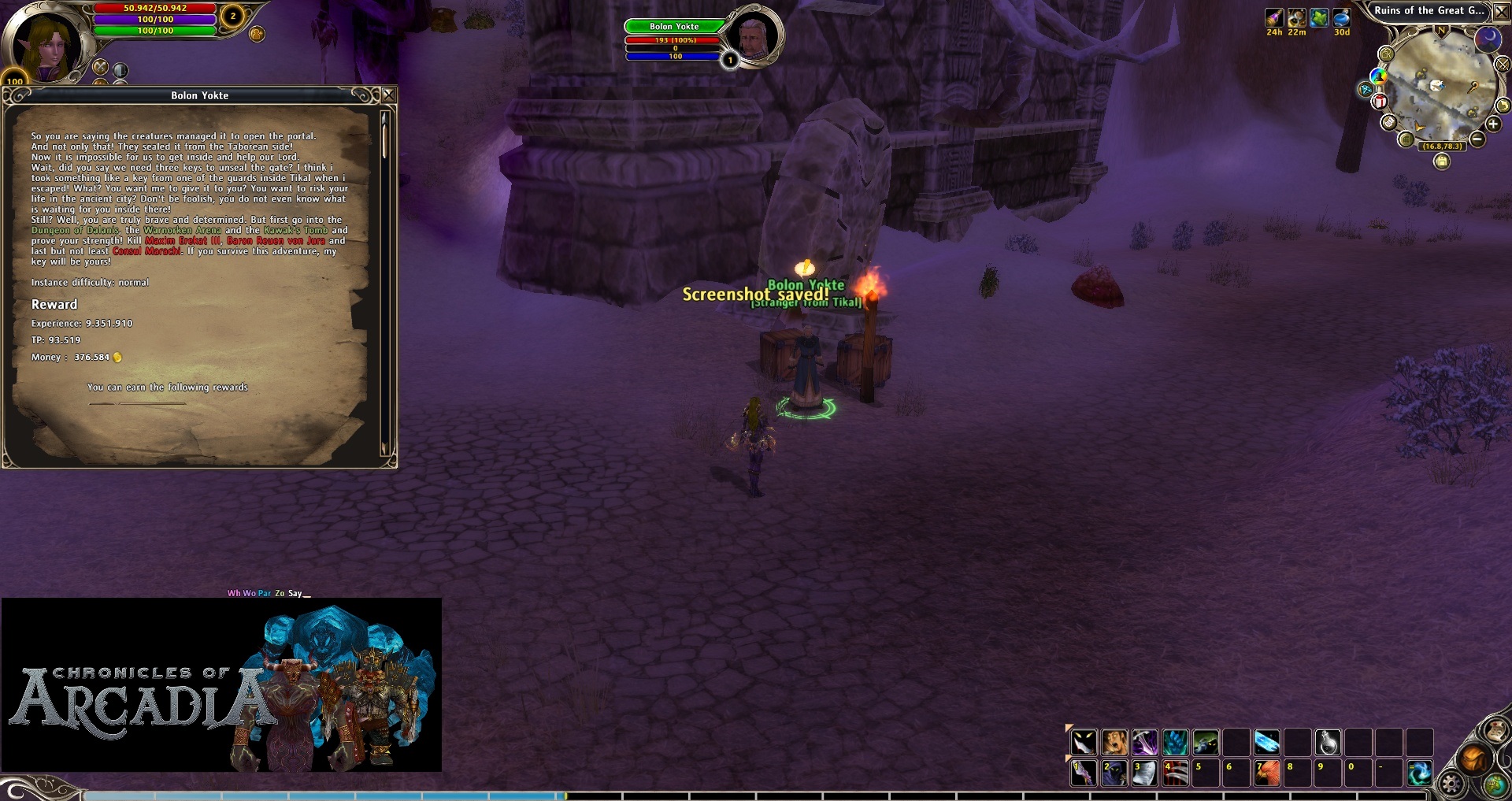This screenshot has height=801, width=1512.
Task: Open the gear system menu button
Action: [1451, 784]
